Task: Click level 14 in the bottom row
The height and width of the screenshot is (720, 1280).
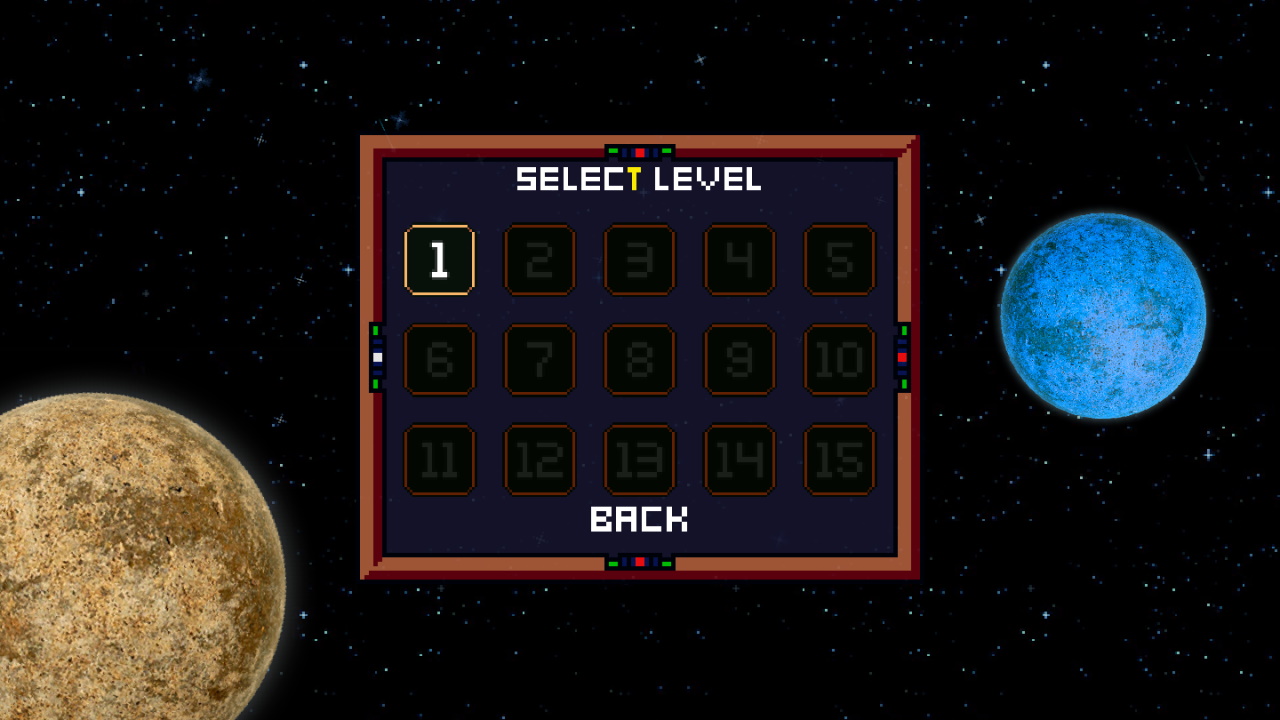Action: coord(739,460)
